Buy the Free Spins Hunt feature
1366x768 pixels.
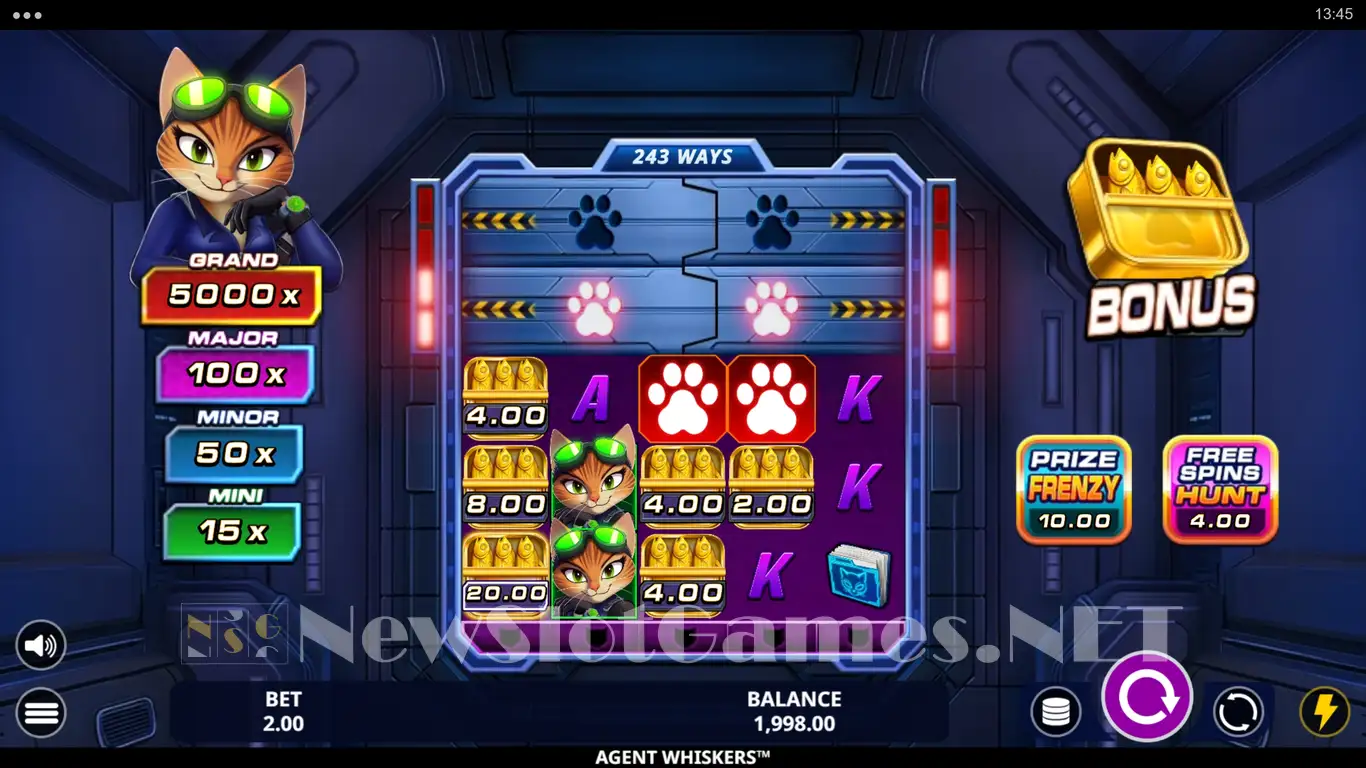click(x=1220, y=489)
